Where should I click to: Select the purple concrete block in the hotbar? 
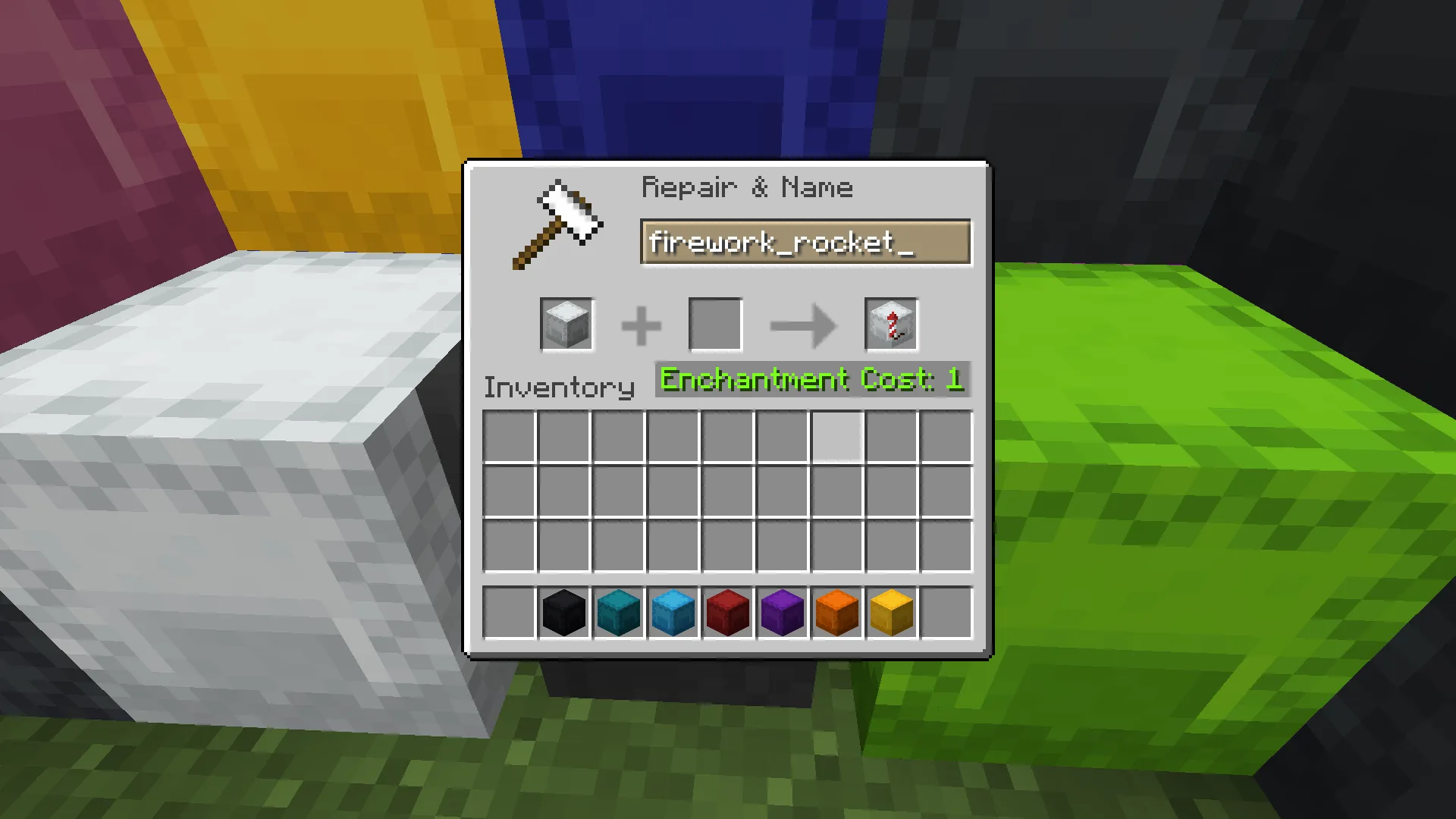click(x=782, y=612)
